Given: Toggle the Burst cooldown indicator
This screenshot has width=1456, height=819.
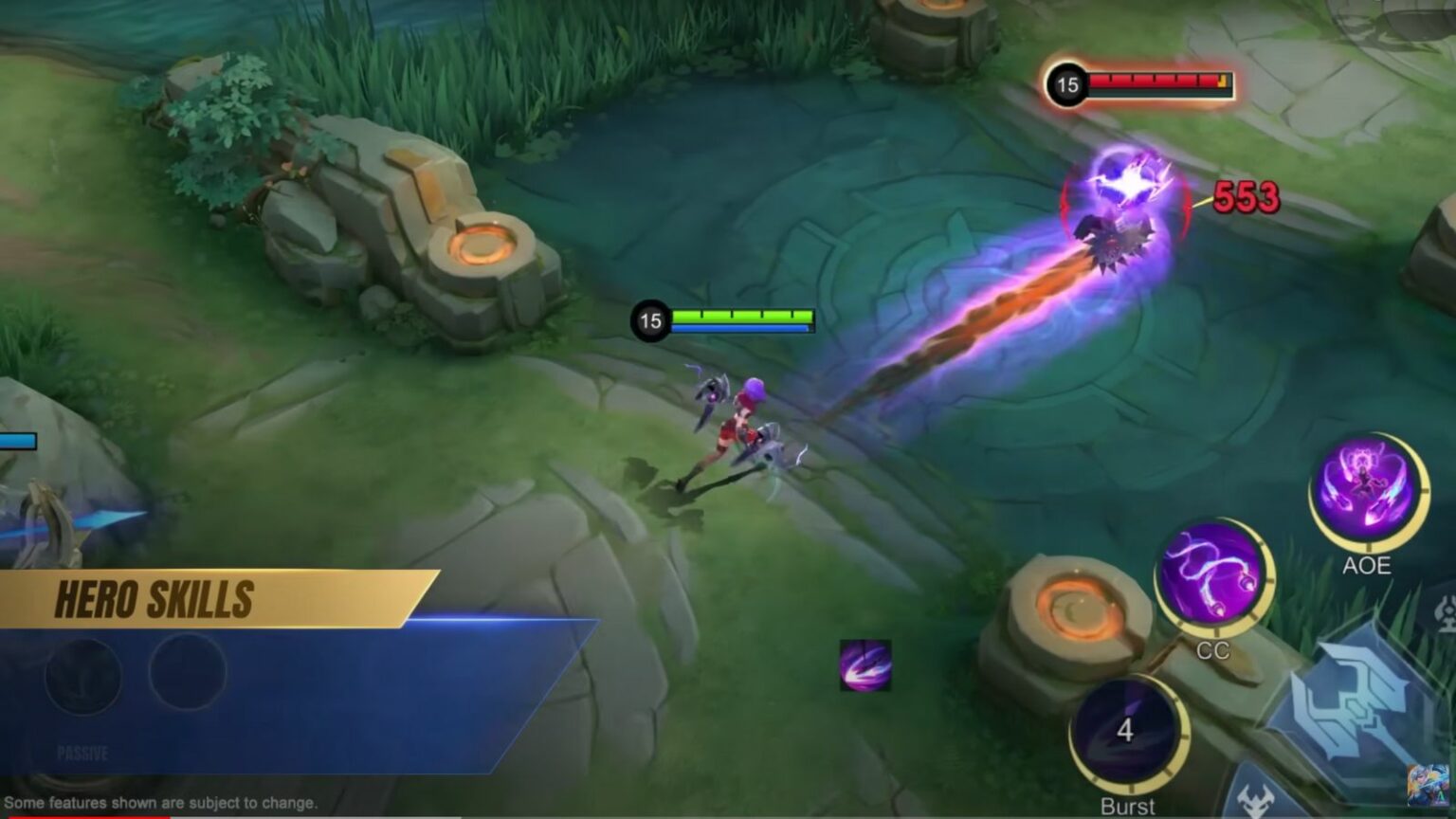Looking at the screenshot, I should pos(1124,731).
